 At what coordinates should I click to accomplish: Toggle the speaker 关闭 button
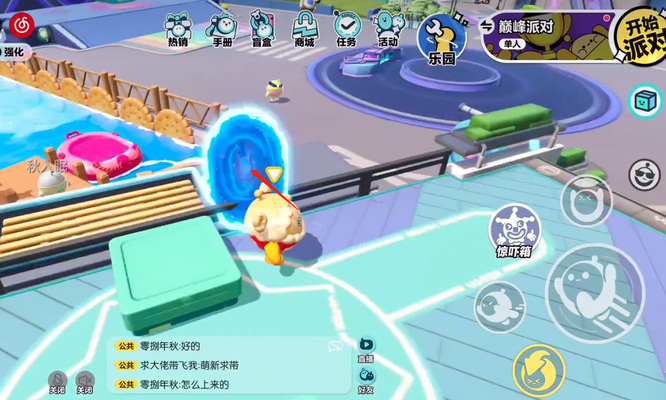pyautogui.click(x=86, y=382)
